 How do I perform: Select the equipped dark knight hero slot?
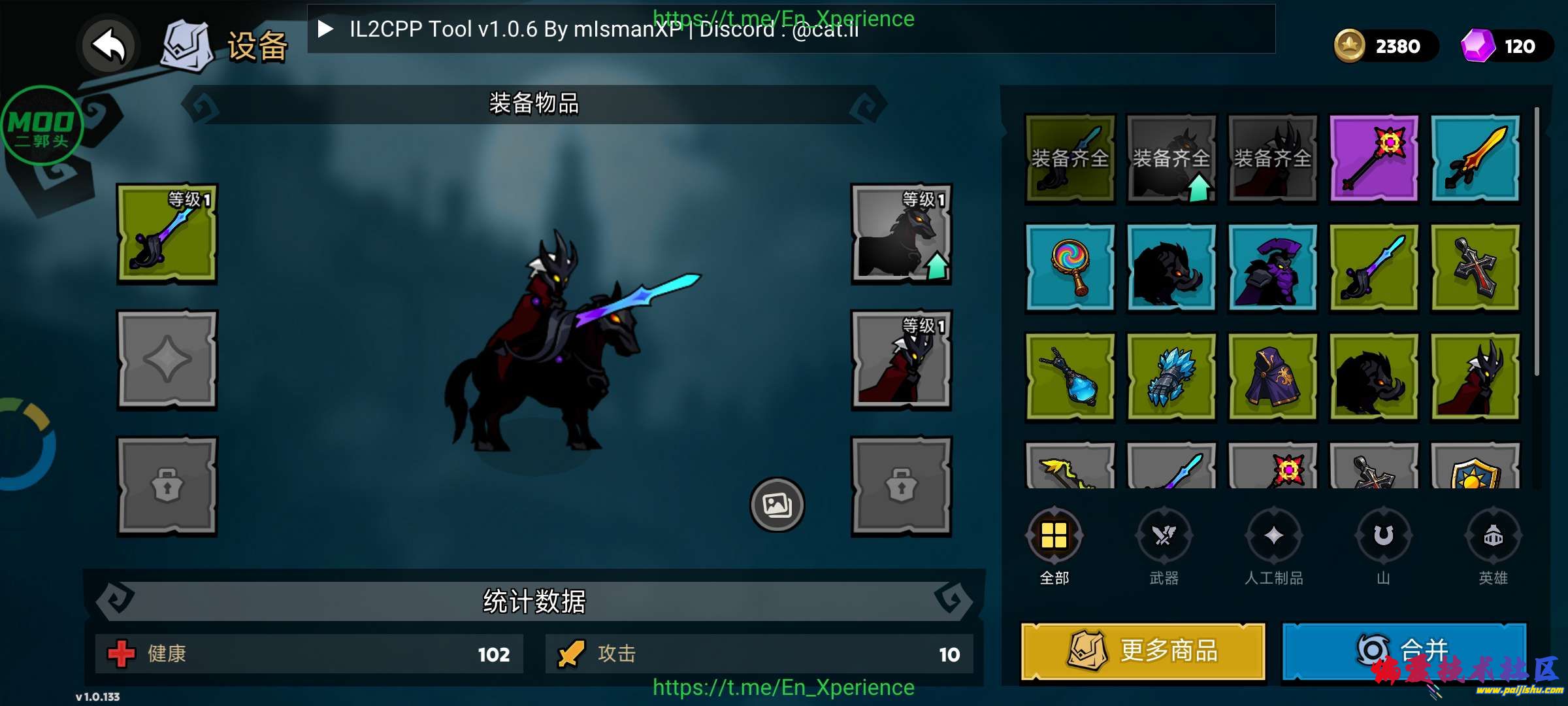click(901, 360)
